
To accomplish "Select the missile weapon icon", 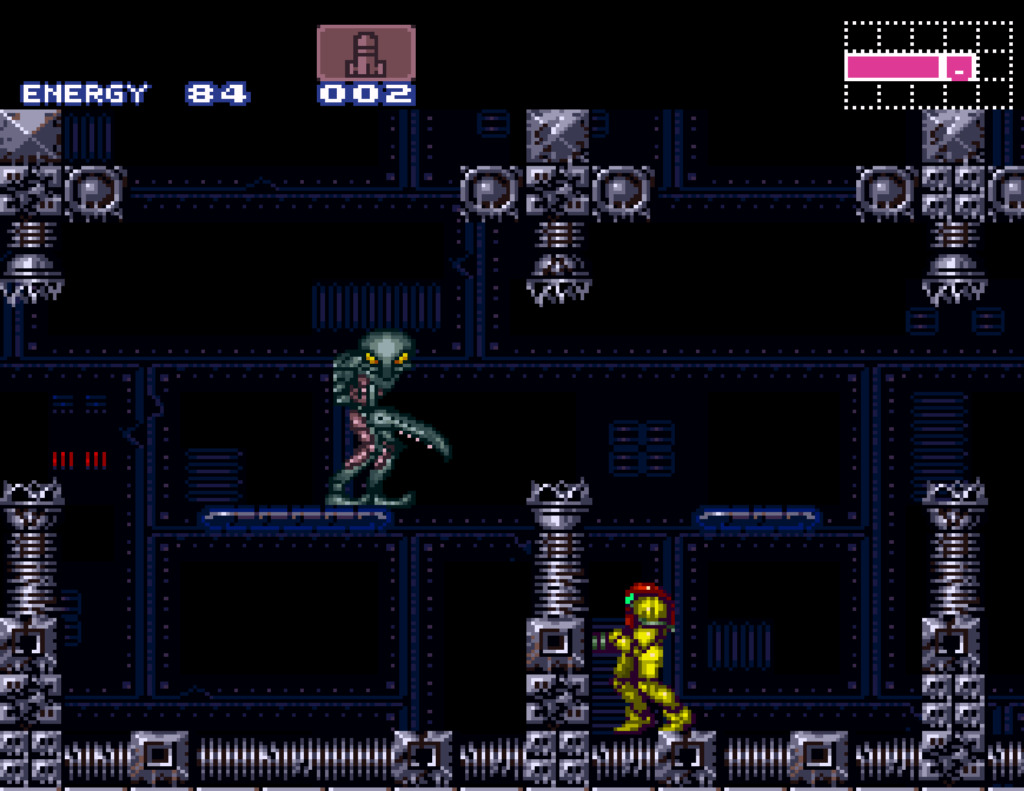I will (x=366, y=53).
